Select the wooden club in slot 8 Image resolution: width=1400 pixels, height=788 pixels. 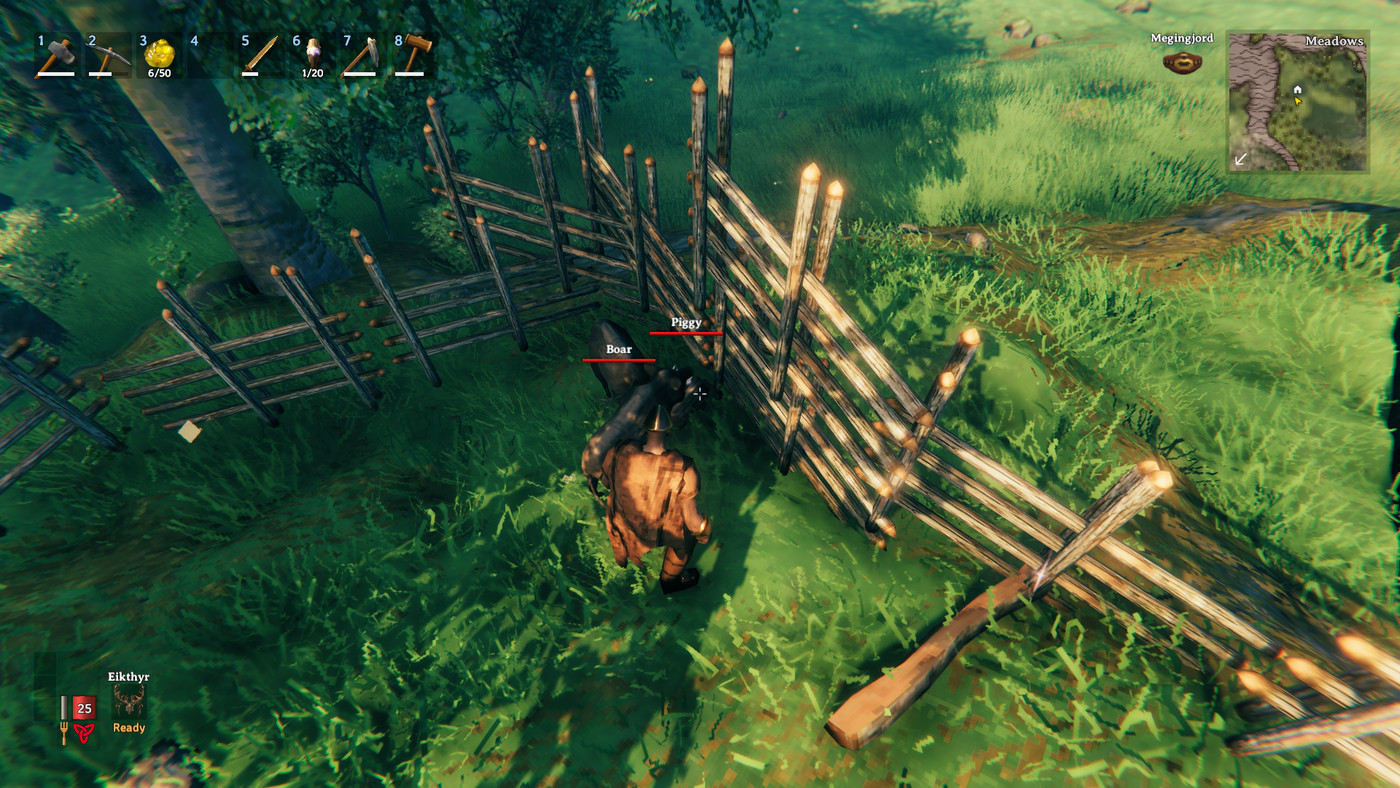(x=416, y=55)
